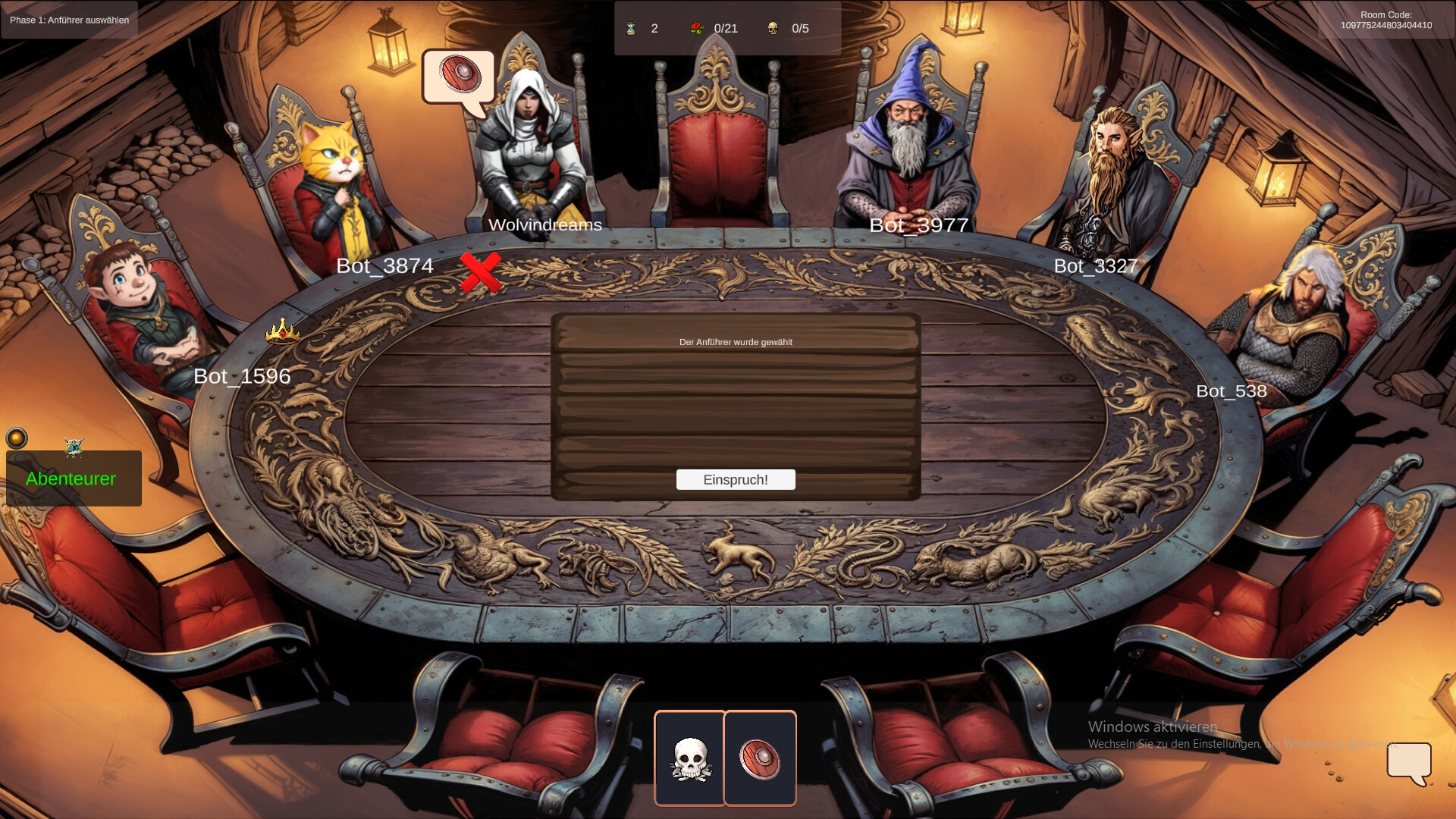Select the skull vote card
Image resolution: width=1456 pixels, height=819 pixels.
[x=691, y=758]
